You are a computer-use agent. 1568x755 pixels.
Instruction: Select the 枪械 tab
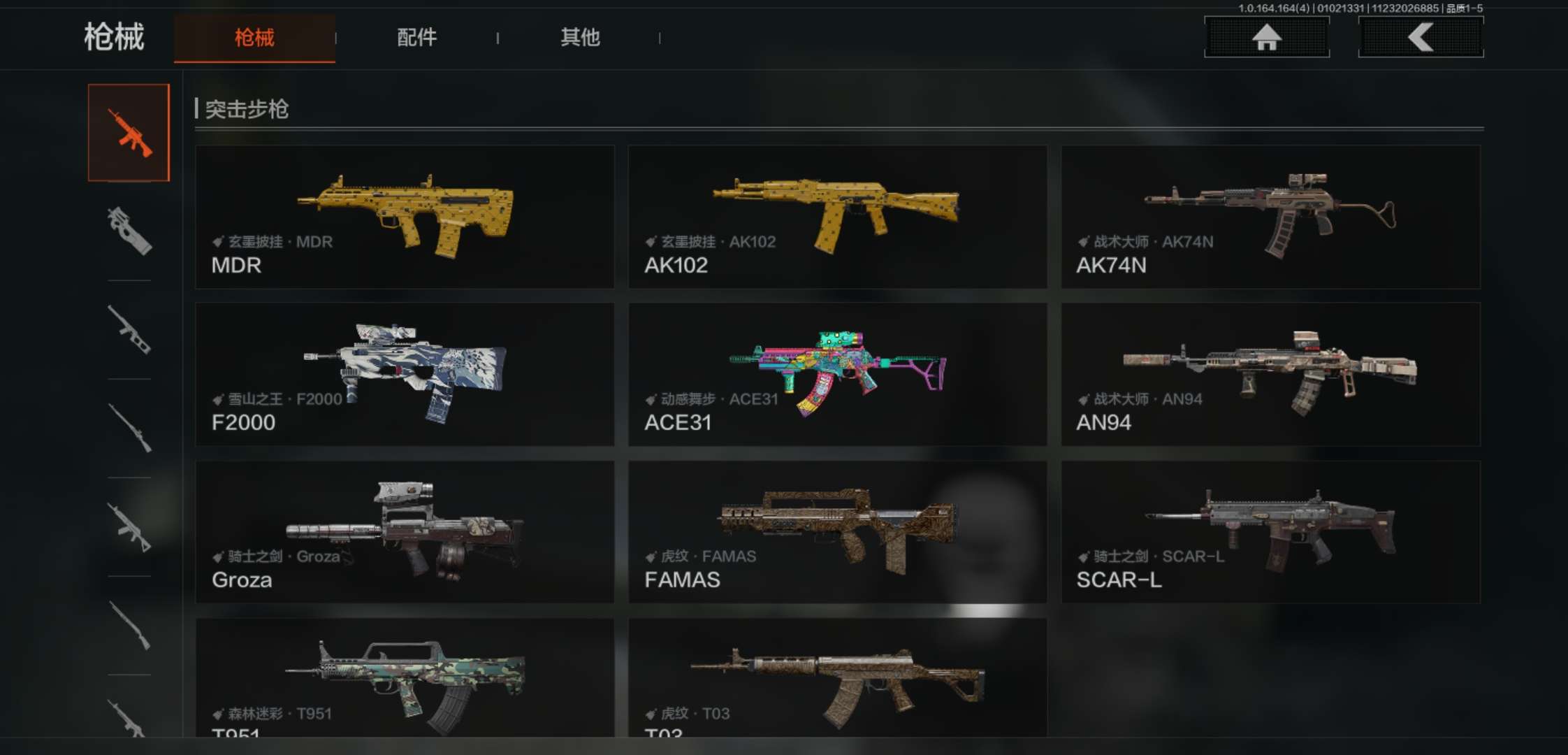click(254, 38)
